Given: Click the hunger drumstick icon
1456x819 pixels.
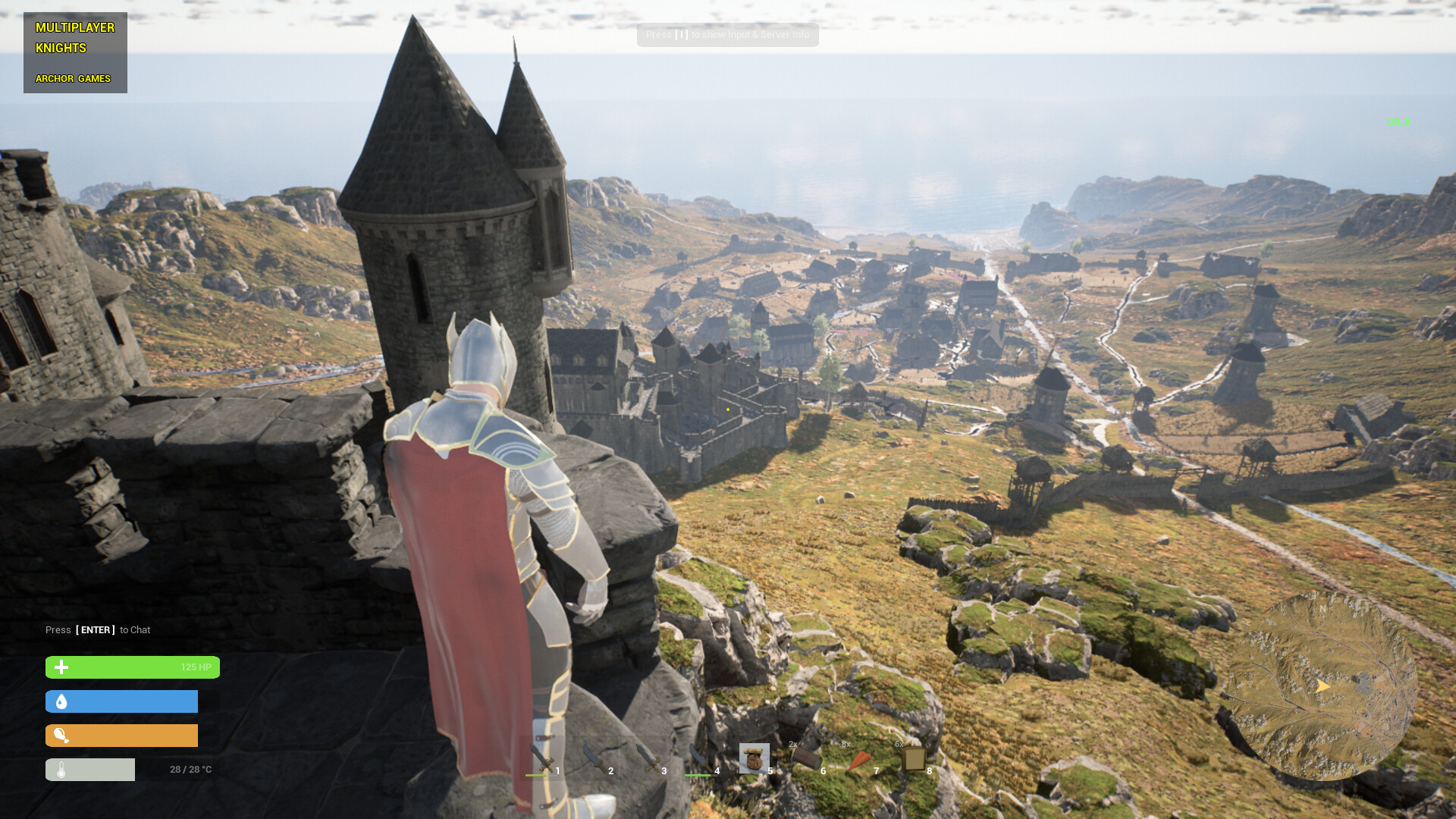Looking at the screenshot, I should 60,735.
